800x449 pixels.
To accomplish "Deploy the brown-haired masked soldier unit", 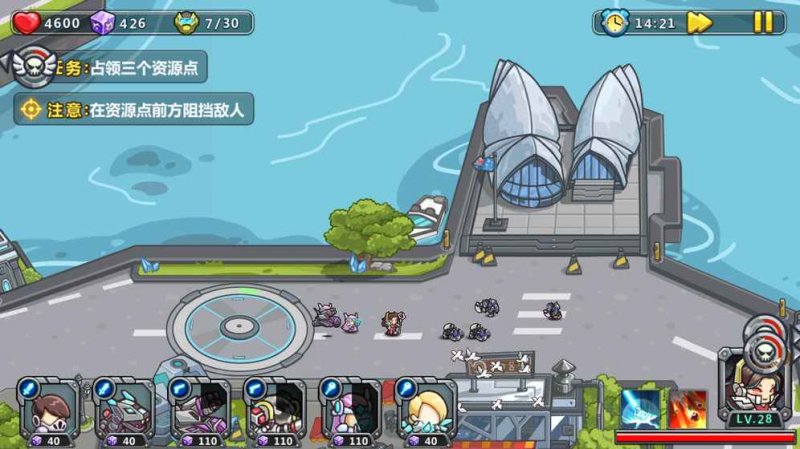I will [50, 407].
